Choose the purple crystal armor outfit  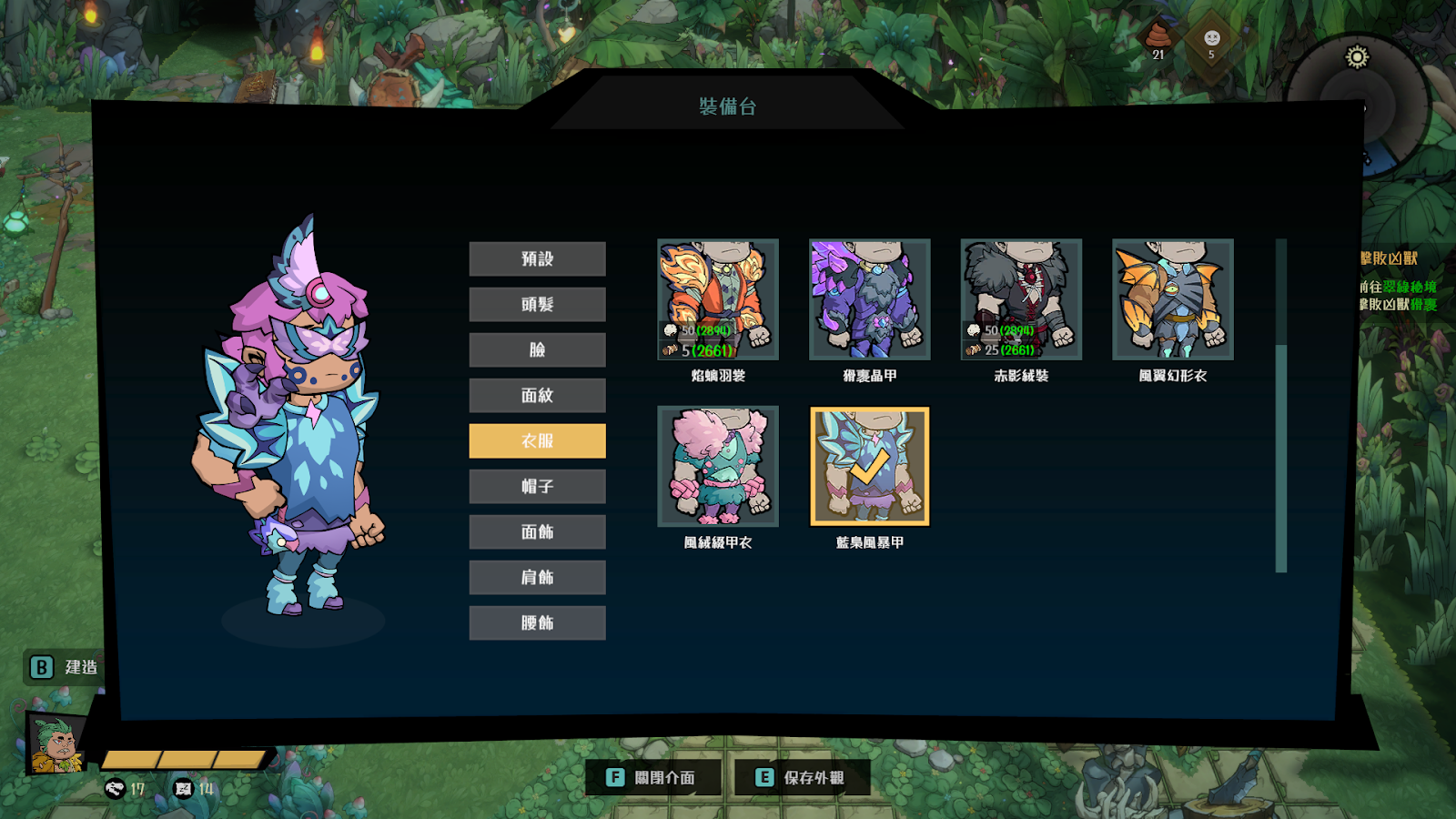tap(869, 299)
